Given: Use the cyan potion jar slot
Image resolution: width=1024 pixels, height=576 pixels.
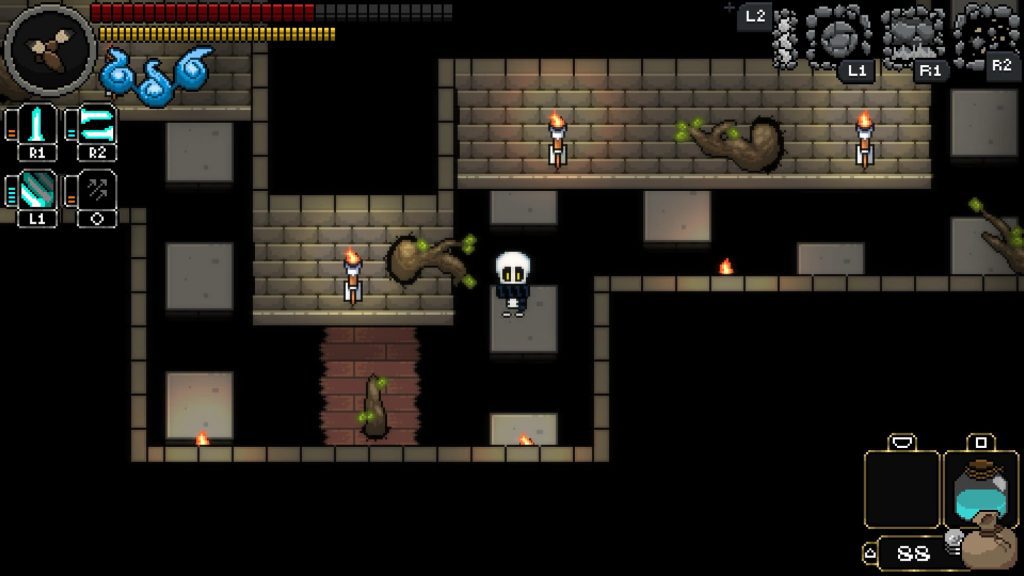Looking at the screenshot, I should 980,488.
